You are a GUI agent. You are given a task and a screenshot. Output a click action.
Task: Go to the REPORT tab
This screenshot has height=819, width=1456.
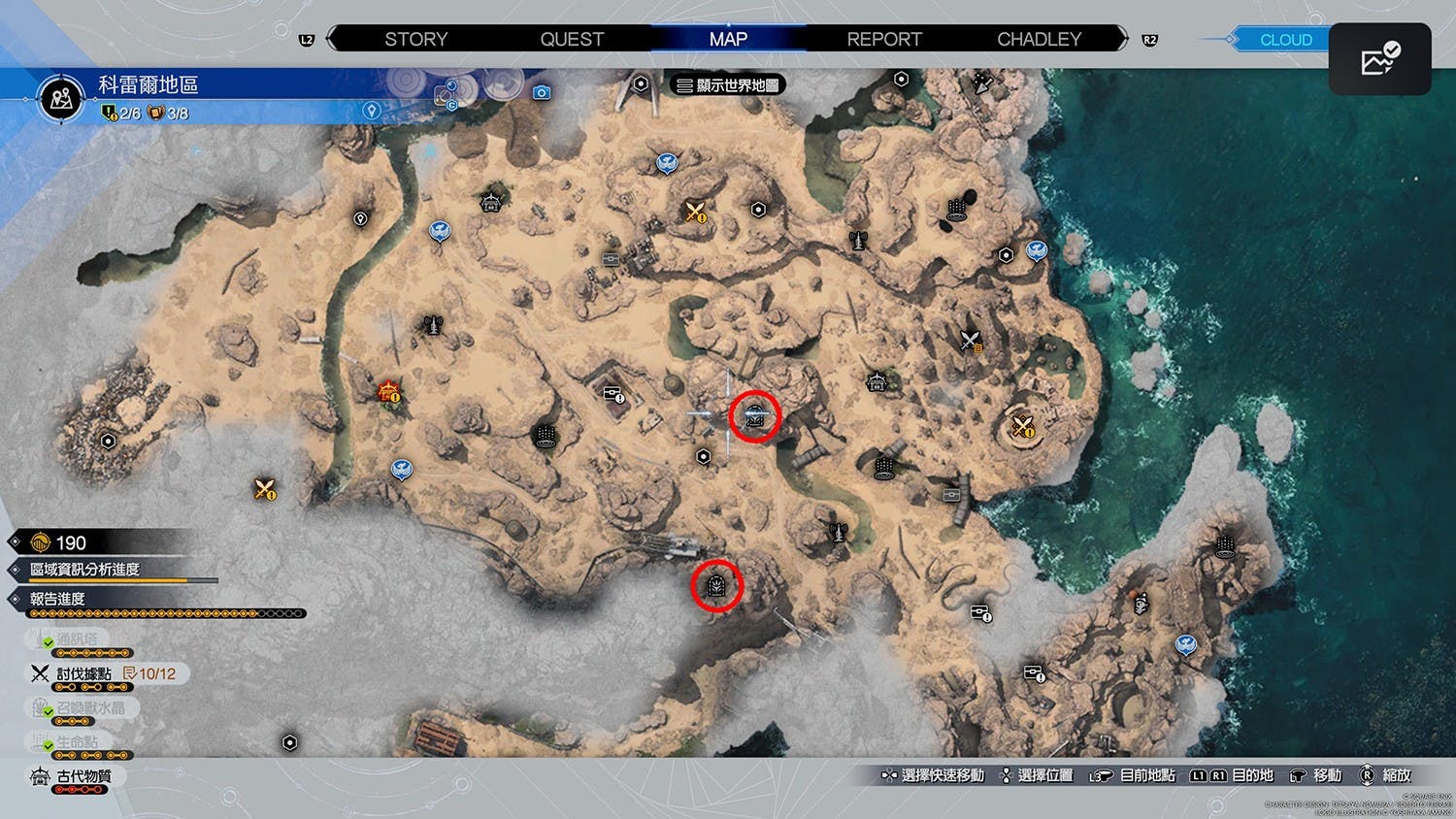[x=883, y=40]
